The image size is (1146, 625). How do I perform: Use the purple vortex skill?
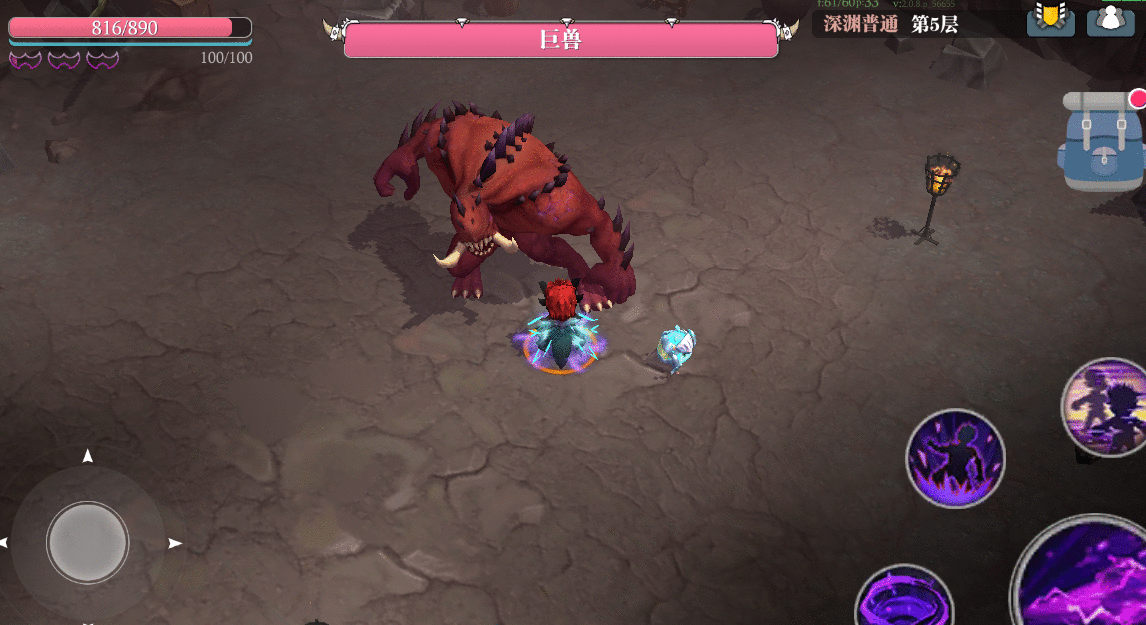pyautogui.click(x=904, y=602)
